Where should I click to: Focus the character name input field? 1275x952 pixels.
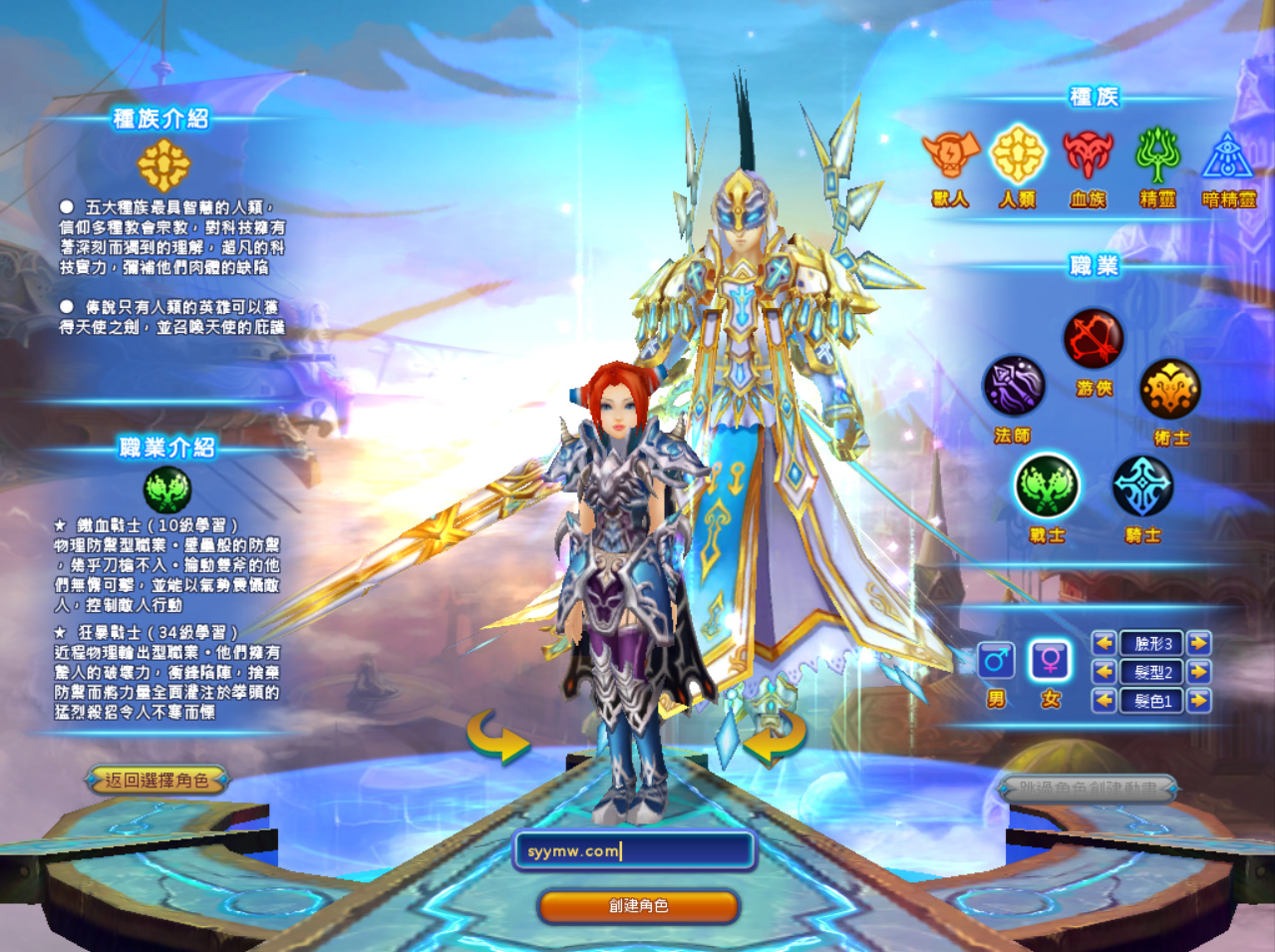coord(634,850)
